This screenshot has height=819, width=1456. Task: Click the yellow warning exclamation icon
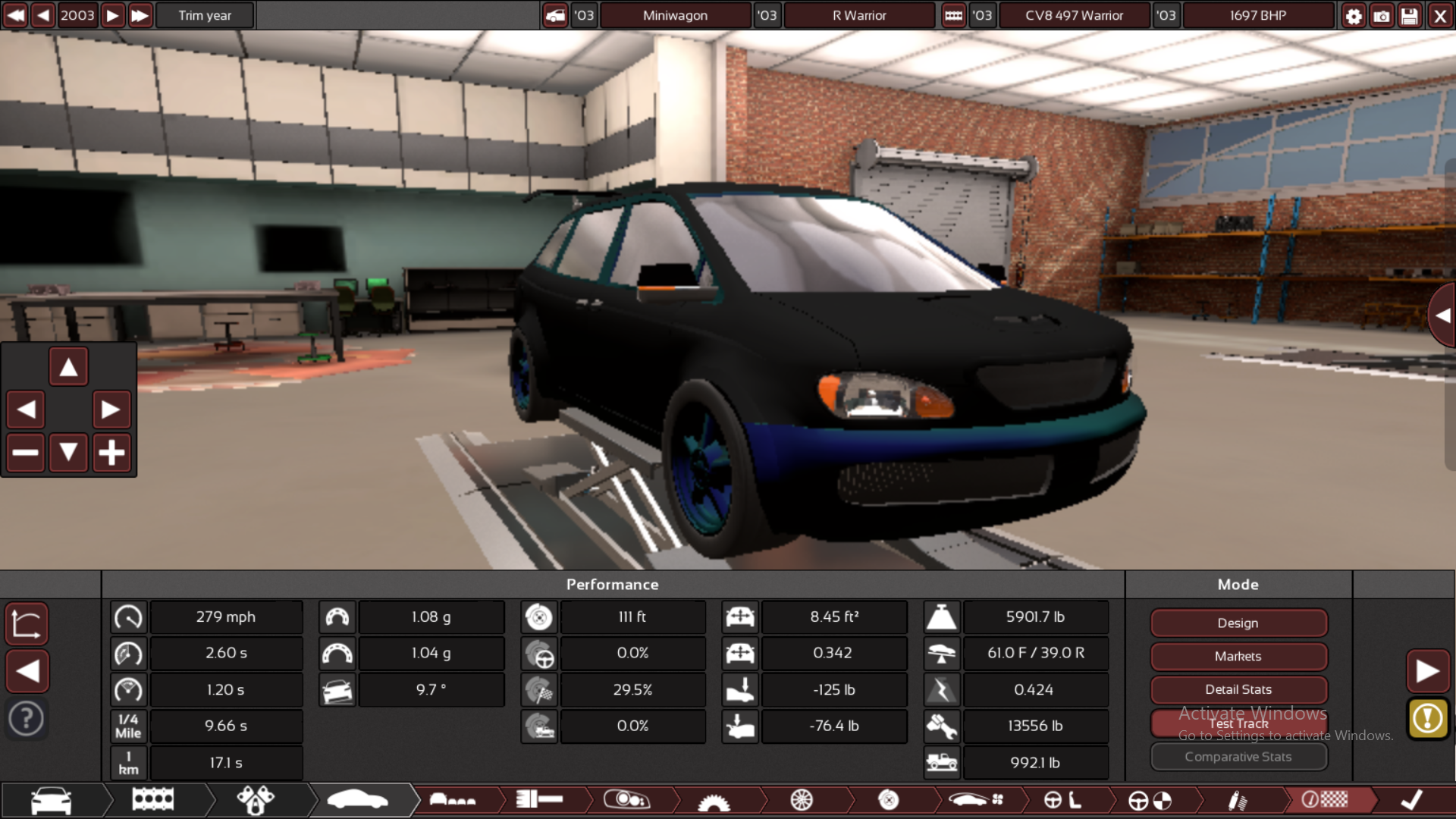tap(1428, 719)
